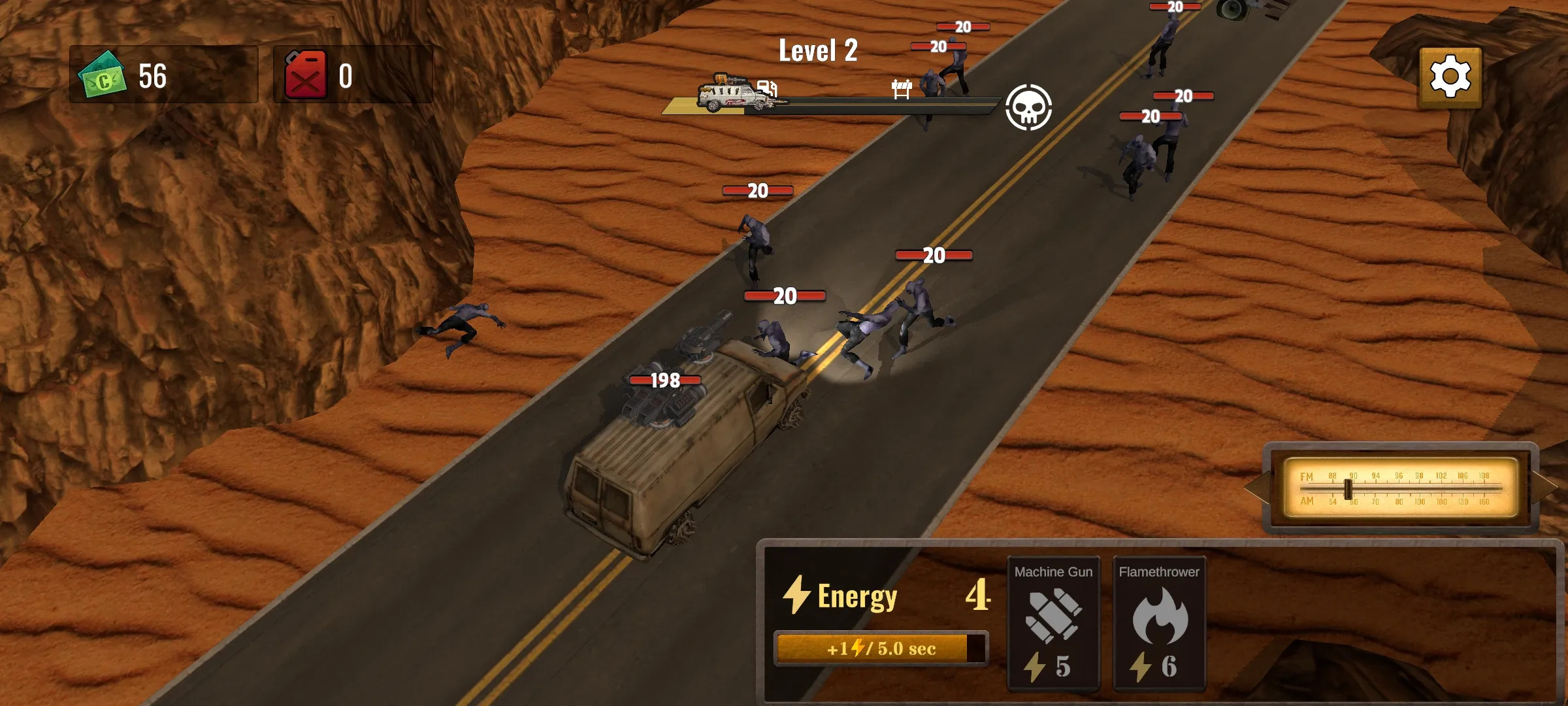Deploy the Machine Gun weapon card

pos(1053,622)
